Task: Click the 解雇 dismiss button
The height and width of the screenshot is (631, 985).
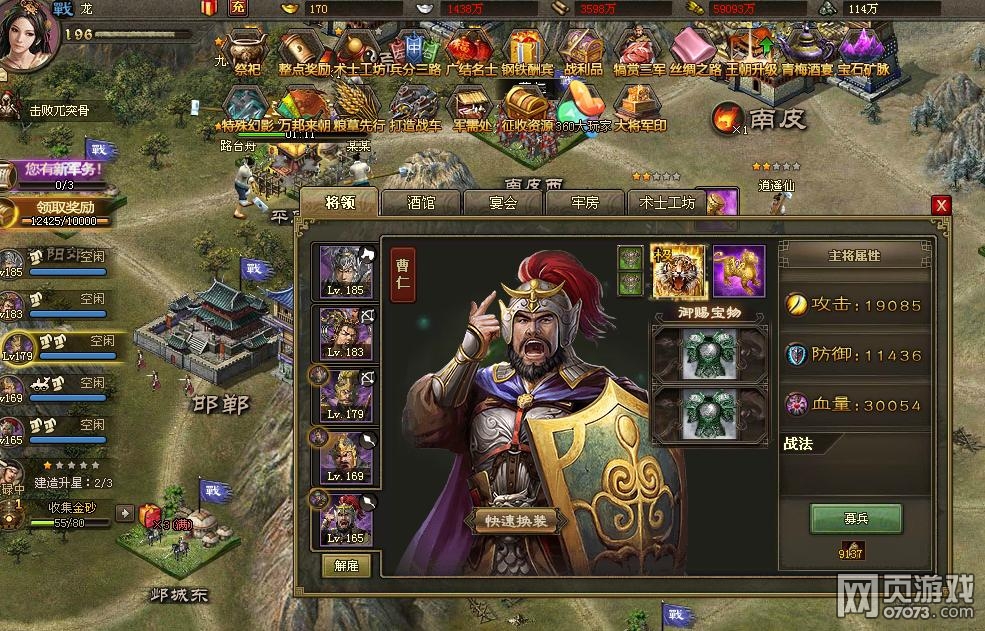Action: tap(346, 565)
